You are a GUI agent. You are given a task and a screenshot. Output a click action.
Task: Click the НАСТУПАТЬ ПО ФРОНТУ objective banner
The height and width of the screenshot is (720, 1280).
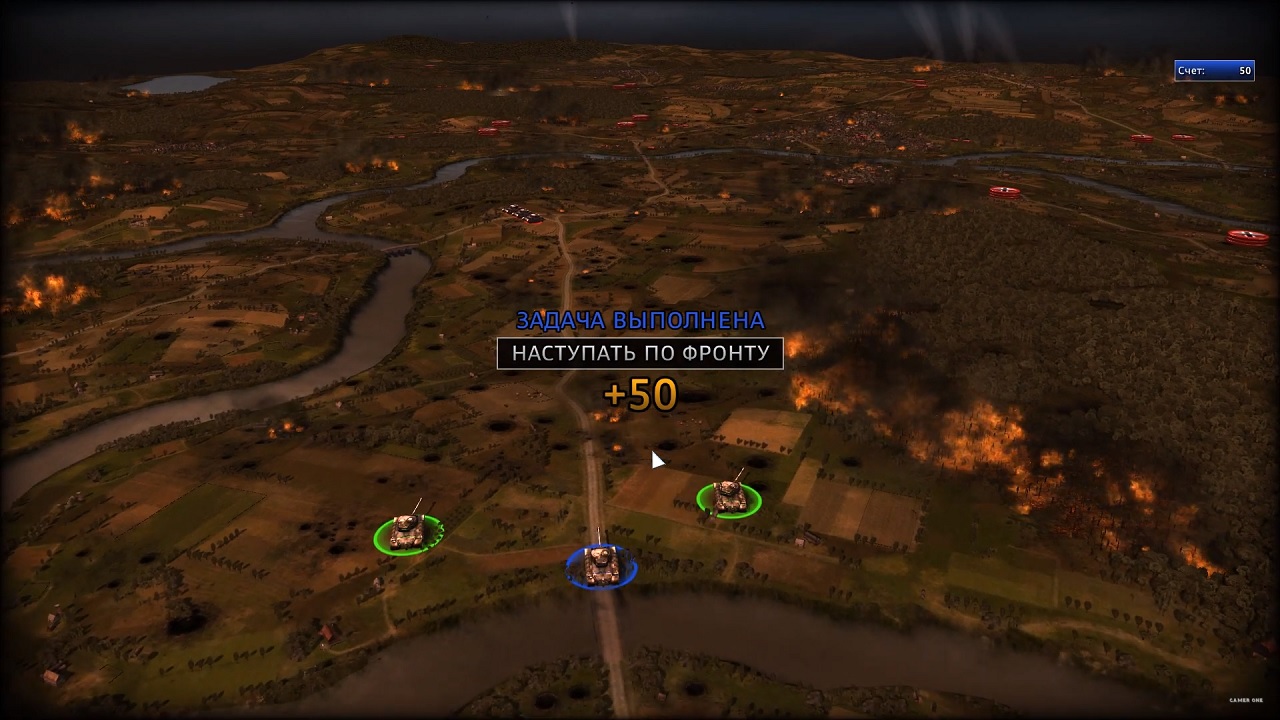click(640, 353)
